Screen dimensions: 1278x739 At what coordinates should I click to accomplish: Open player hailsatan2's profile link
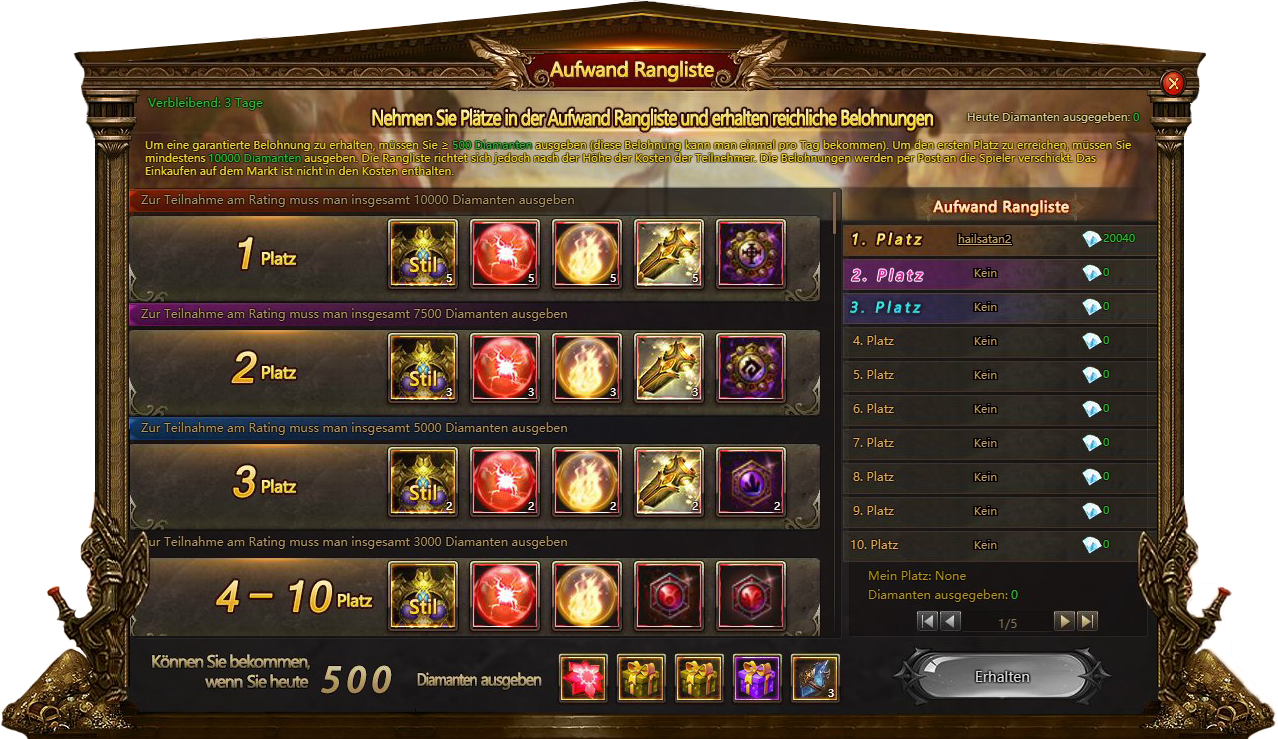(985, 239)
